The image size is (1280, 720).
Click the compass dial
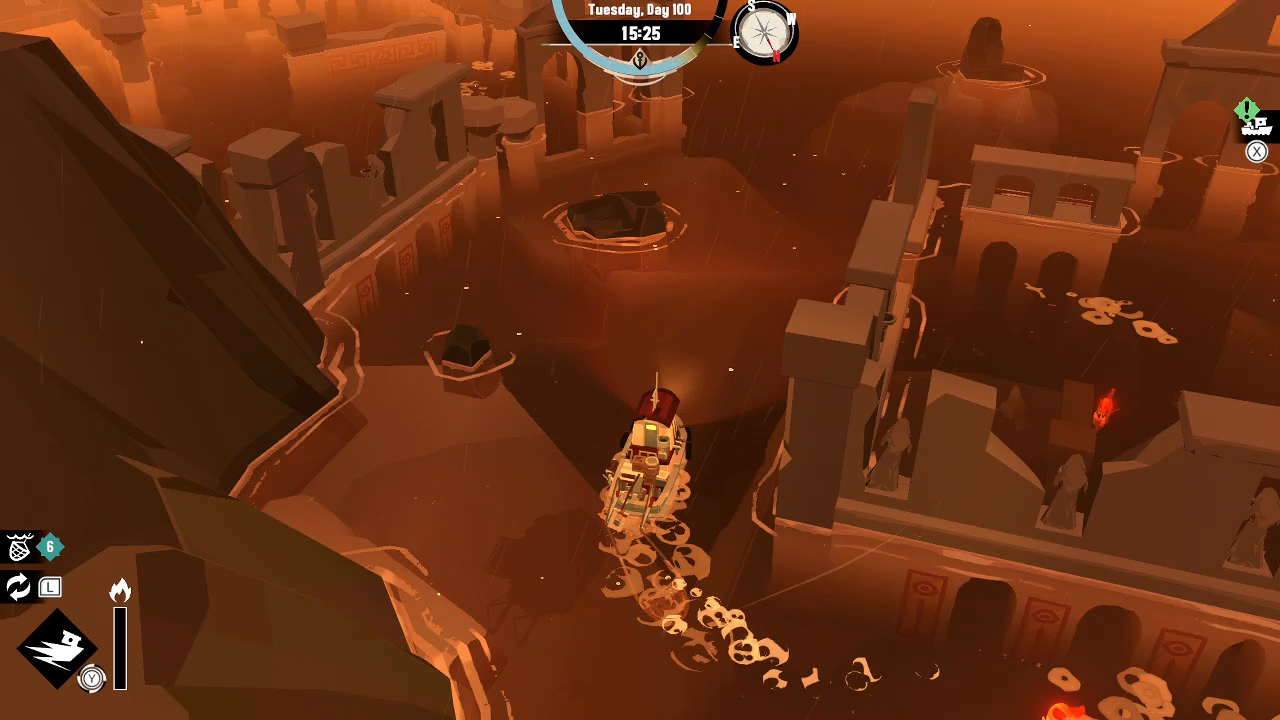click(x=766, y=31)
